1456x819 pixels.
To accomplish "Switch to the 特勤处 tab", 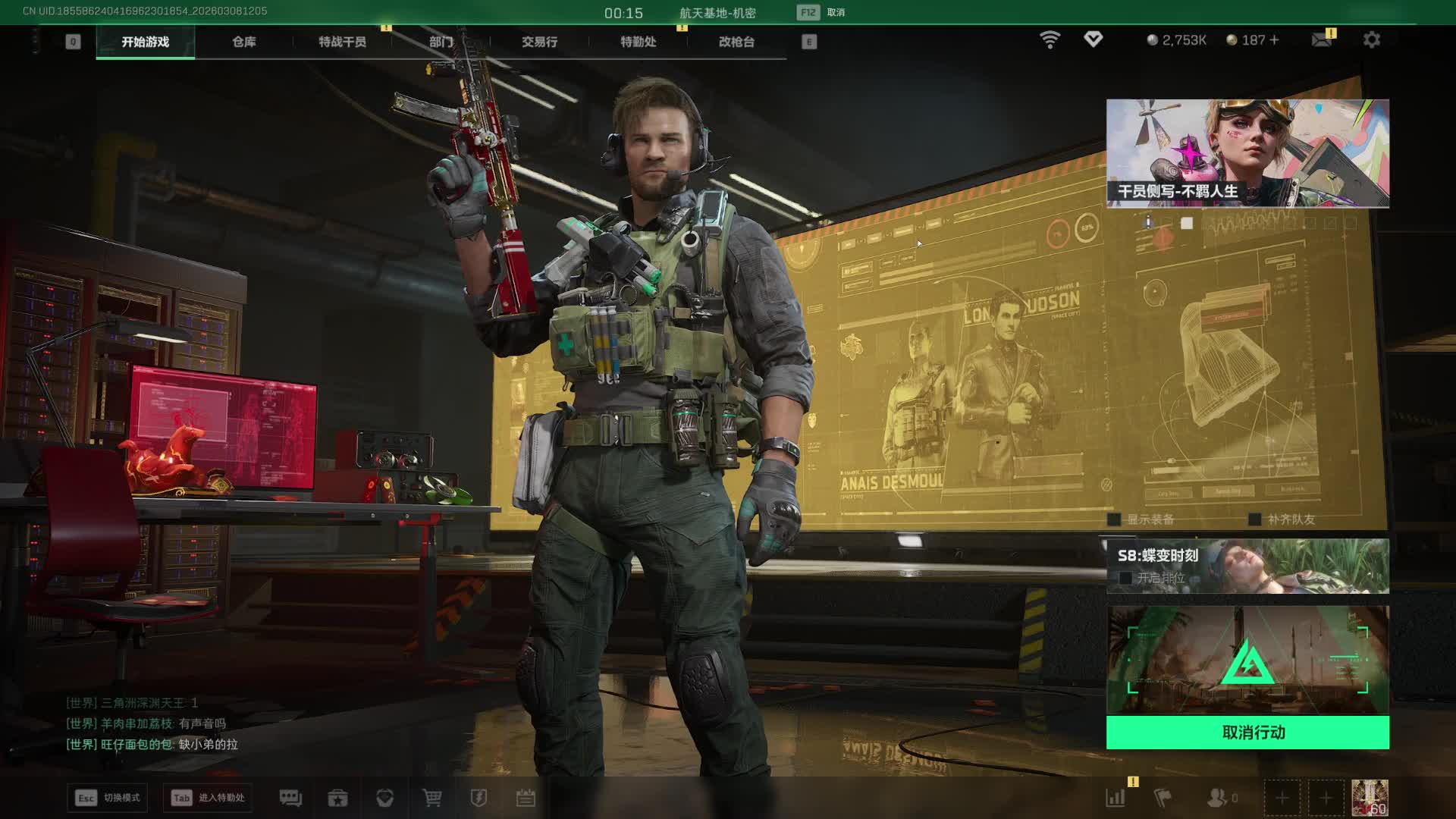I will [638, 42].
